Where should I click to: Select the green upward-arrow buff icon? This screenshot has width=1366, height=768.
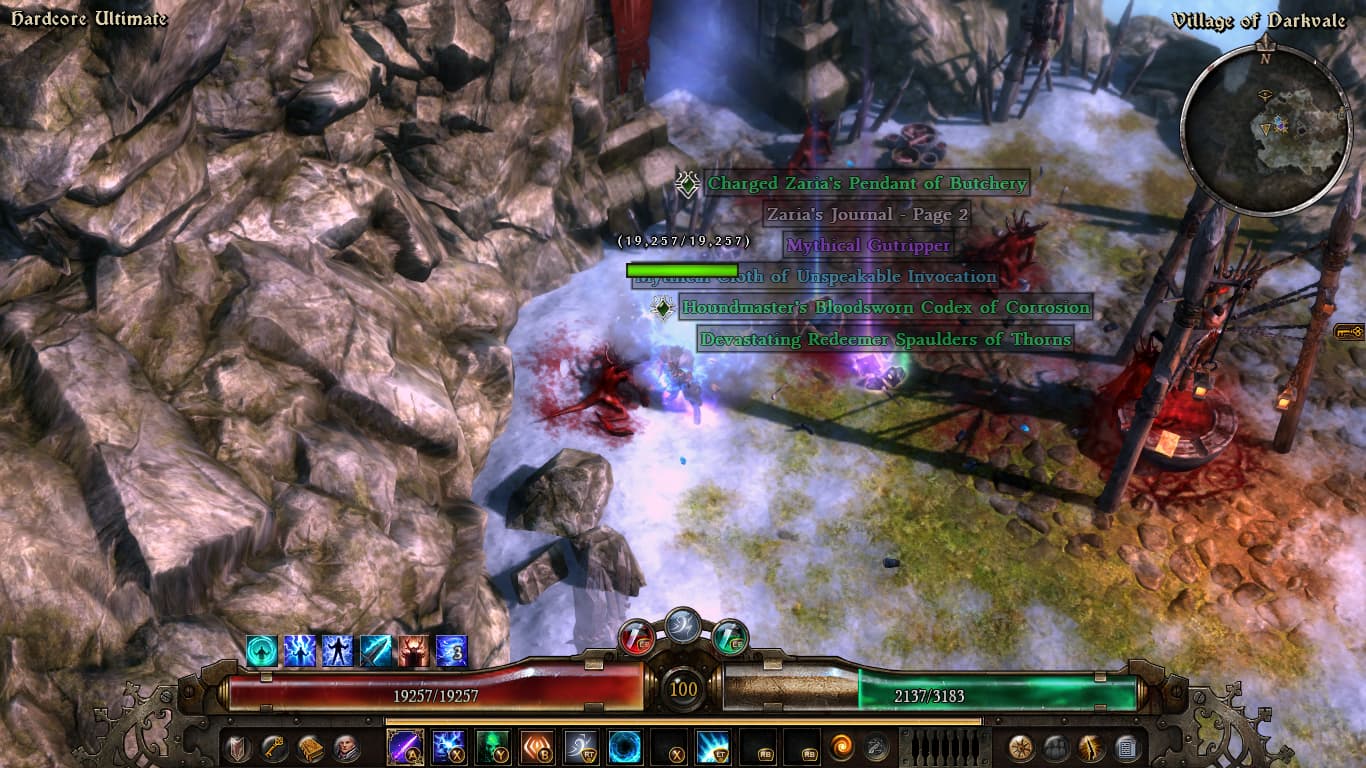pyautogui.click(x=262, y=650)
